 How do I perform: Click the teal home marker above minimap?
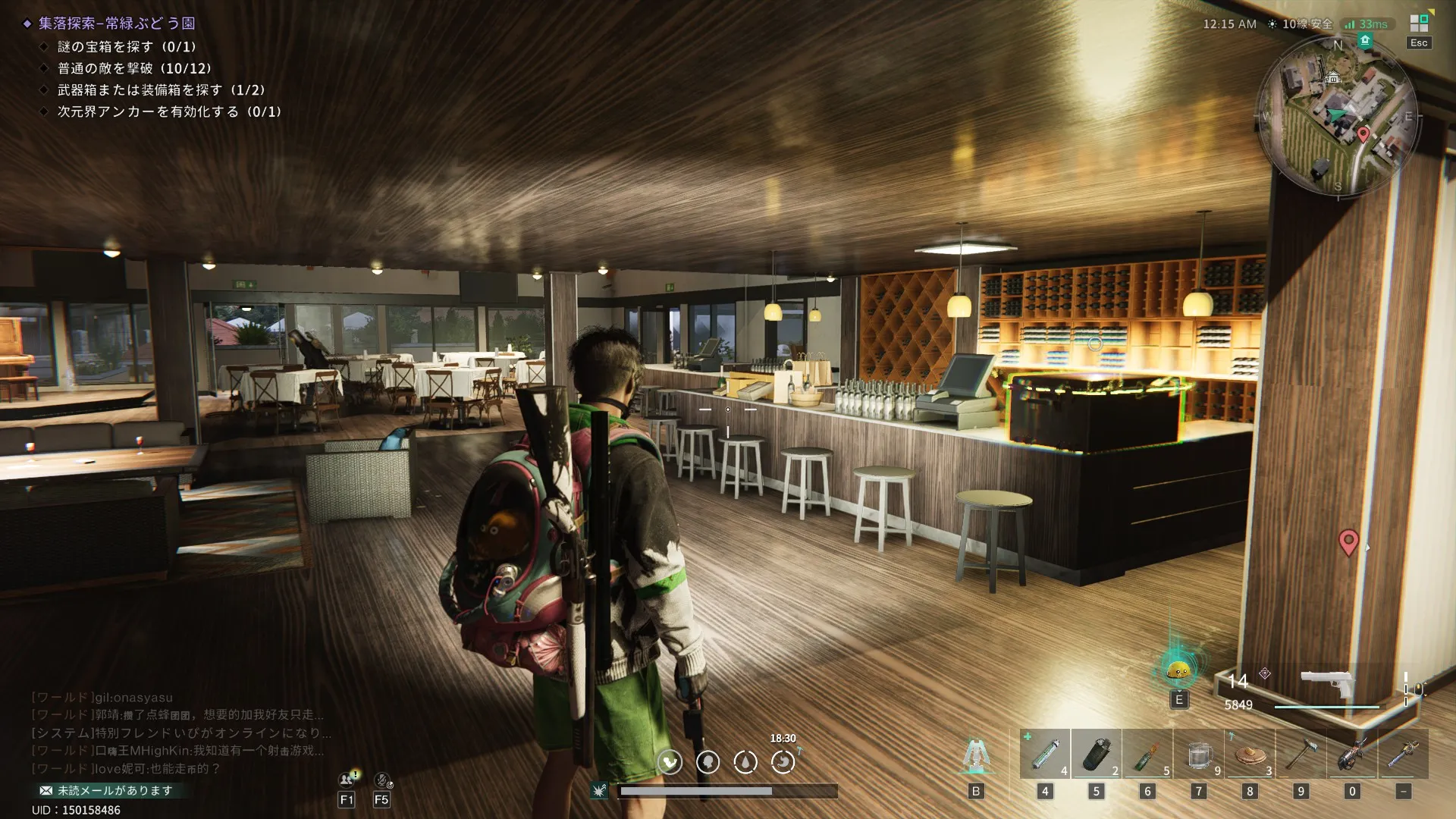(x=1365, y=40)
